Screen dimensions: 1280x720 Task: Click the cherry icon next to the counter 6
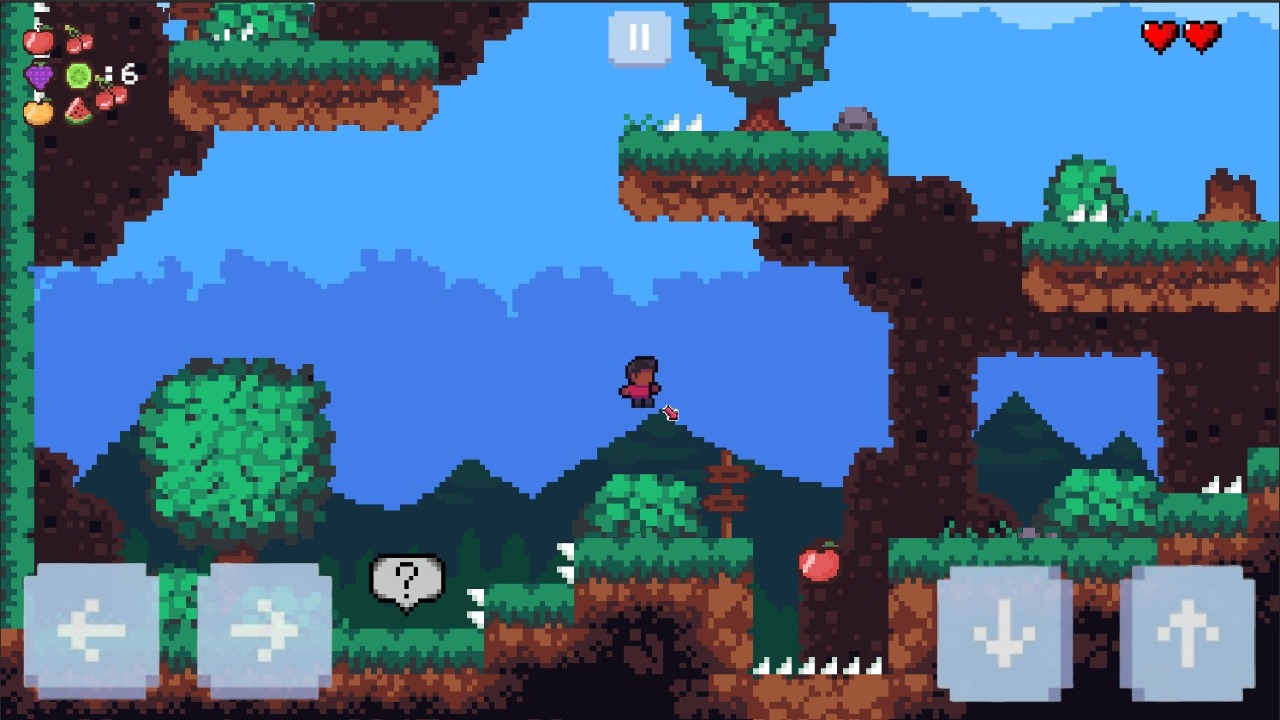click(x=110, y=95)
